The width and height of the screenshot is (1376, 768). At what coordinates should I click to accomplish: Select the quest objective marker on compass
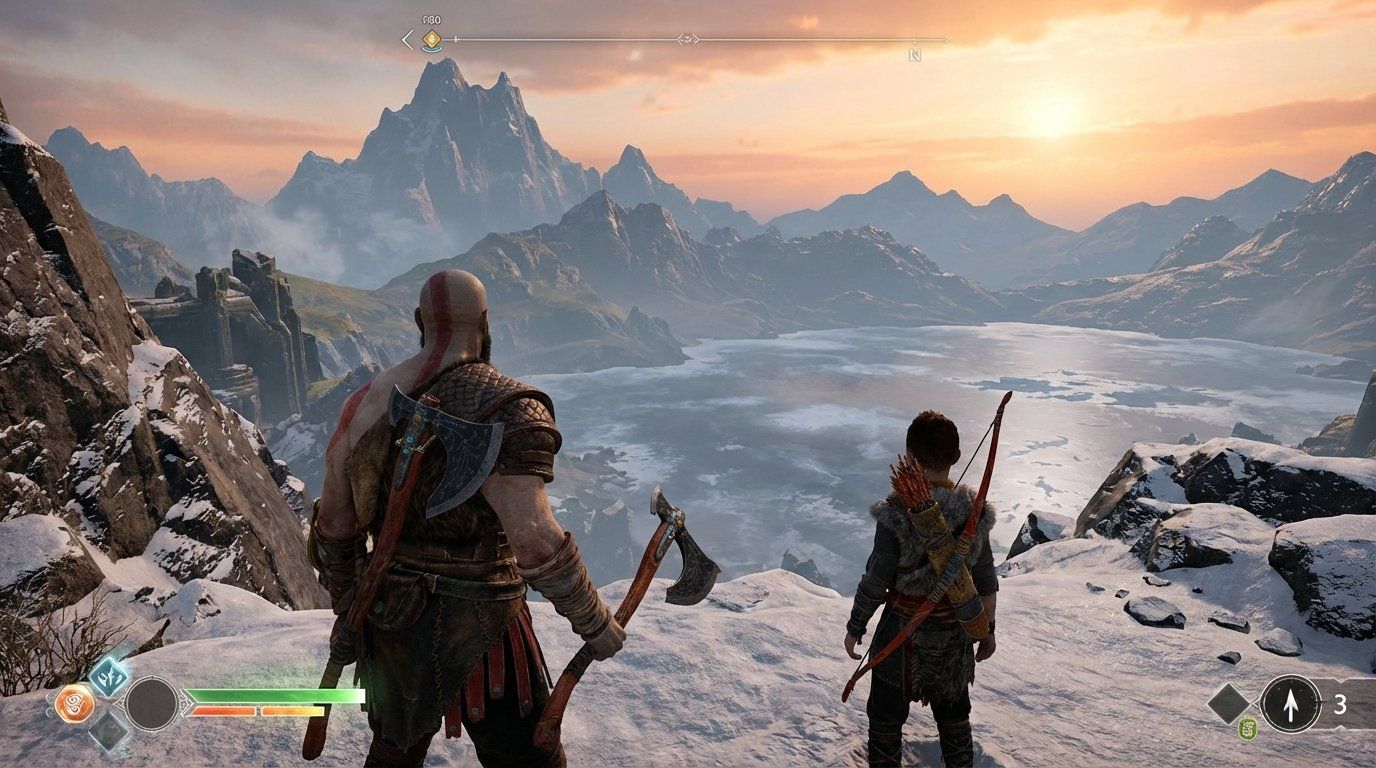[431, 39]
